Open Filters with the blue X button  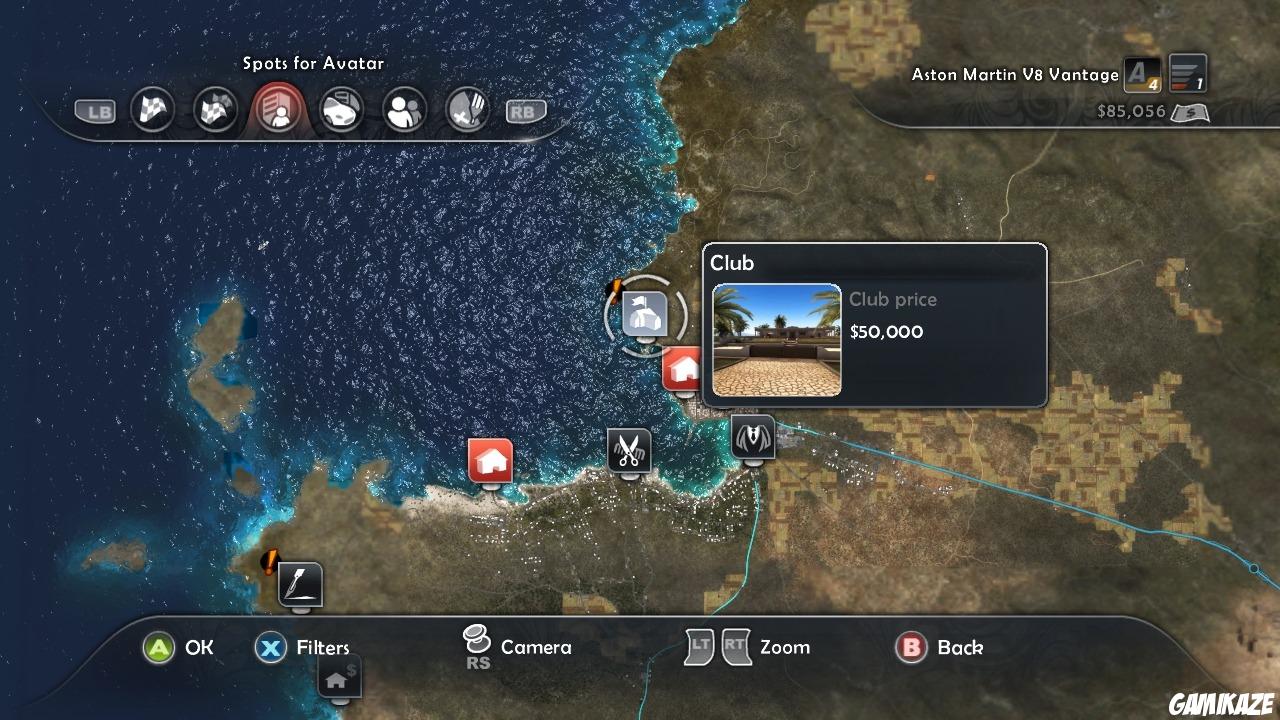[270, 648]
